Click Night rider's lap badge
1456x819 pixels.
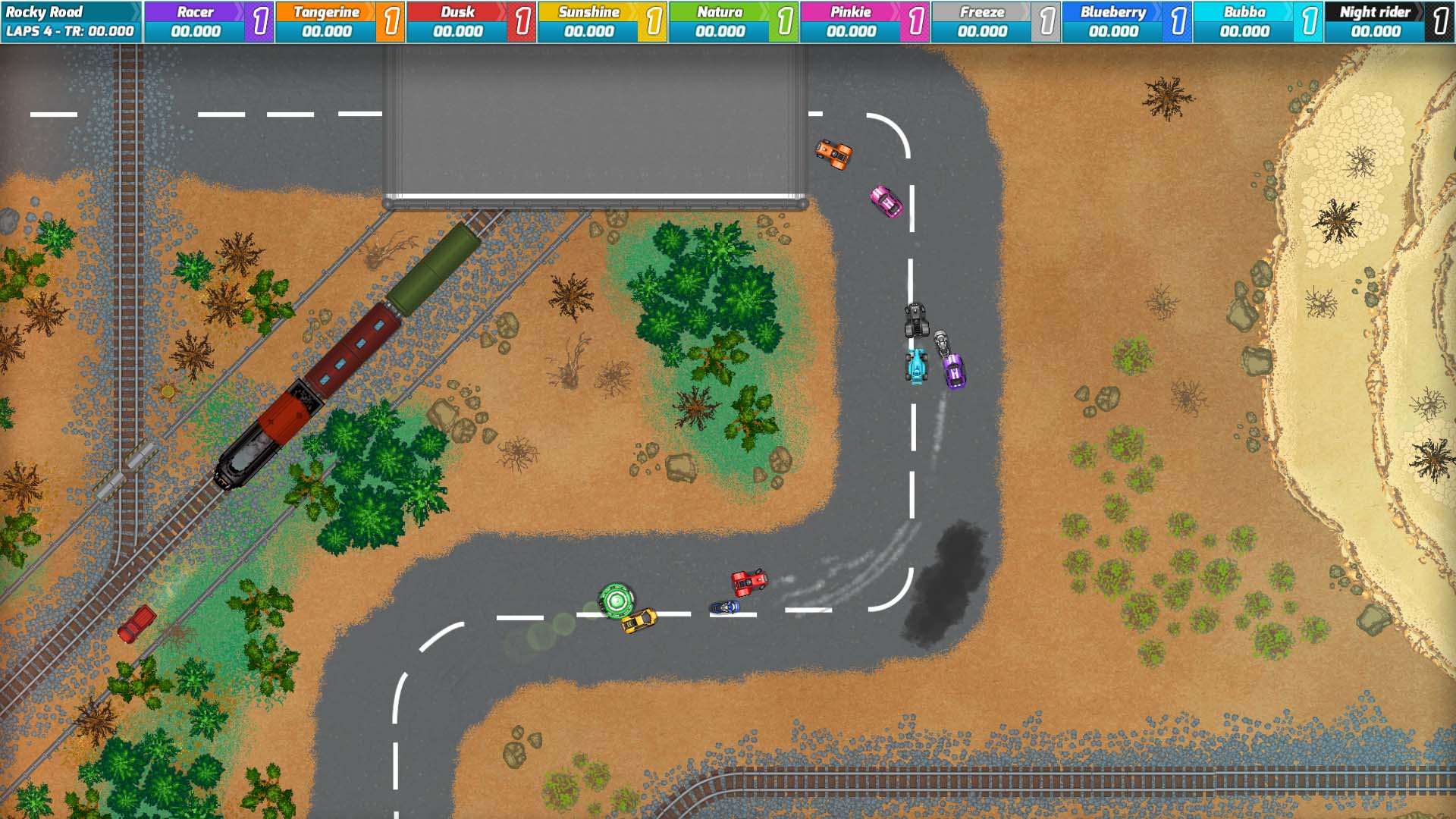click(x=1442, y=20)
